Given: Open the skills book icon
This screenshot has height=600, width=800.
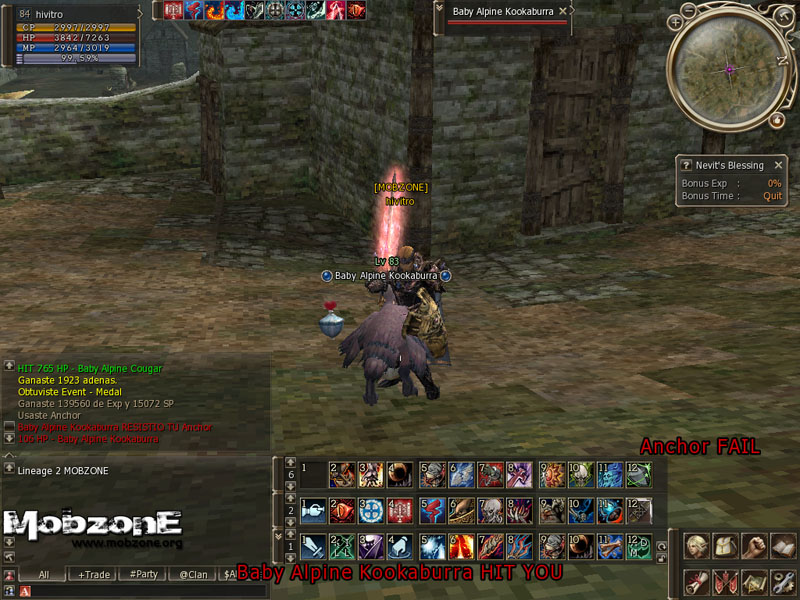Looking at the screenshot, I should click(782, 547).
